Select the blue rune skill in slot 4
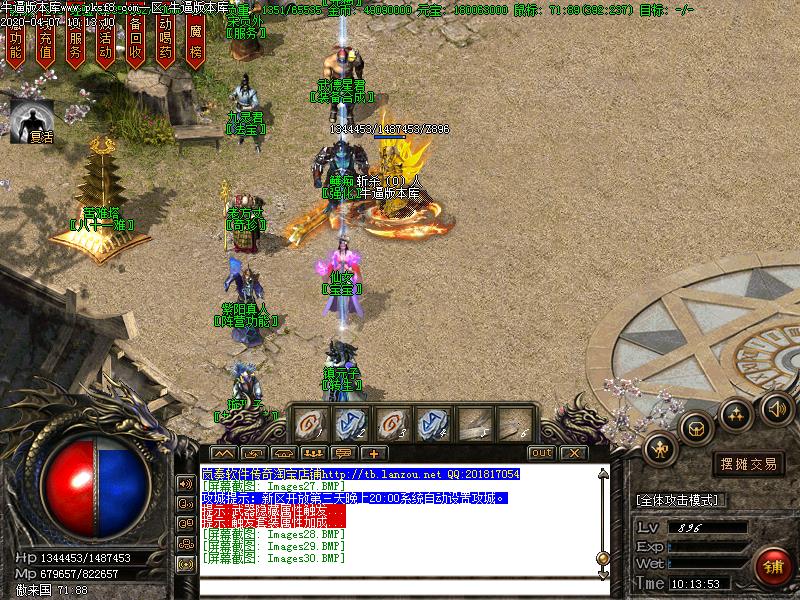 coord(431,422)
